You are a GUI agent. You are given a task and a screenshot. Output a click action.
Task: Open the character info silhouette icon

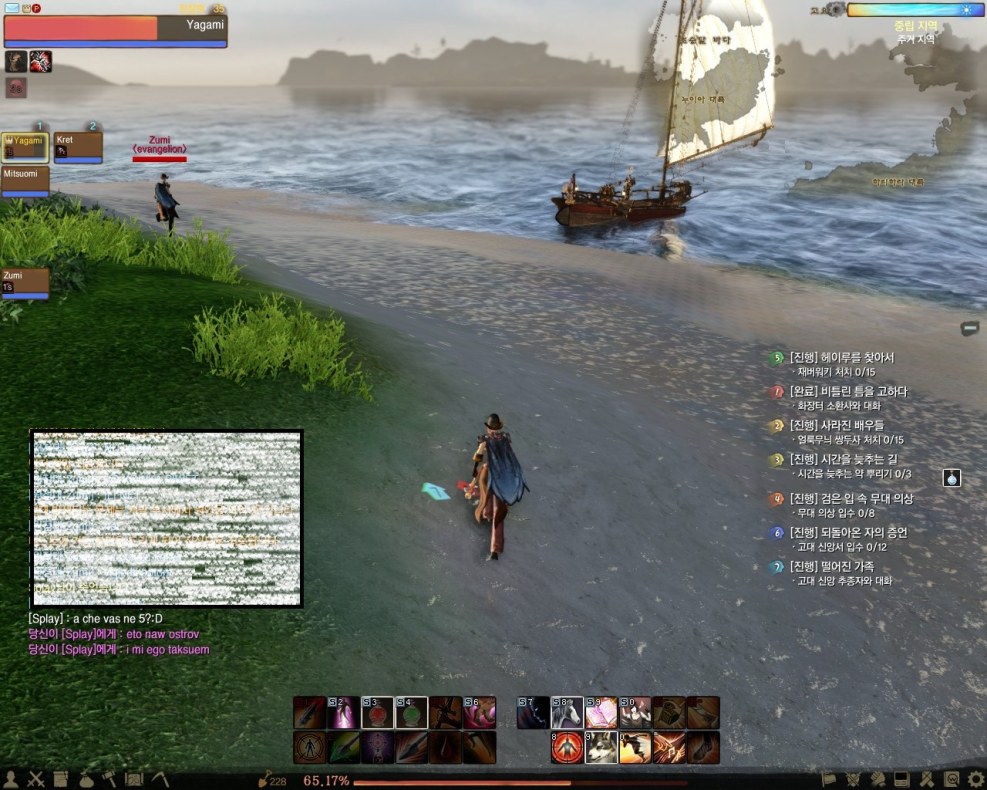[12, 779]
